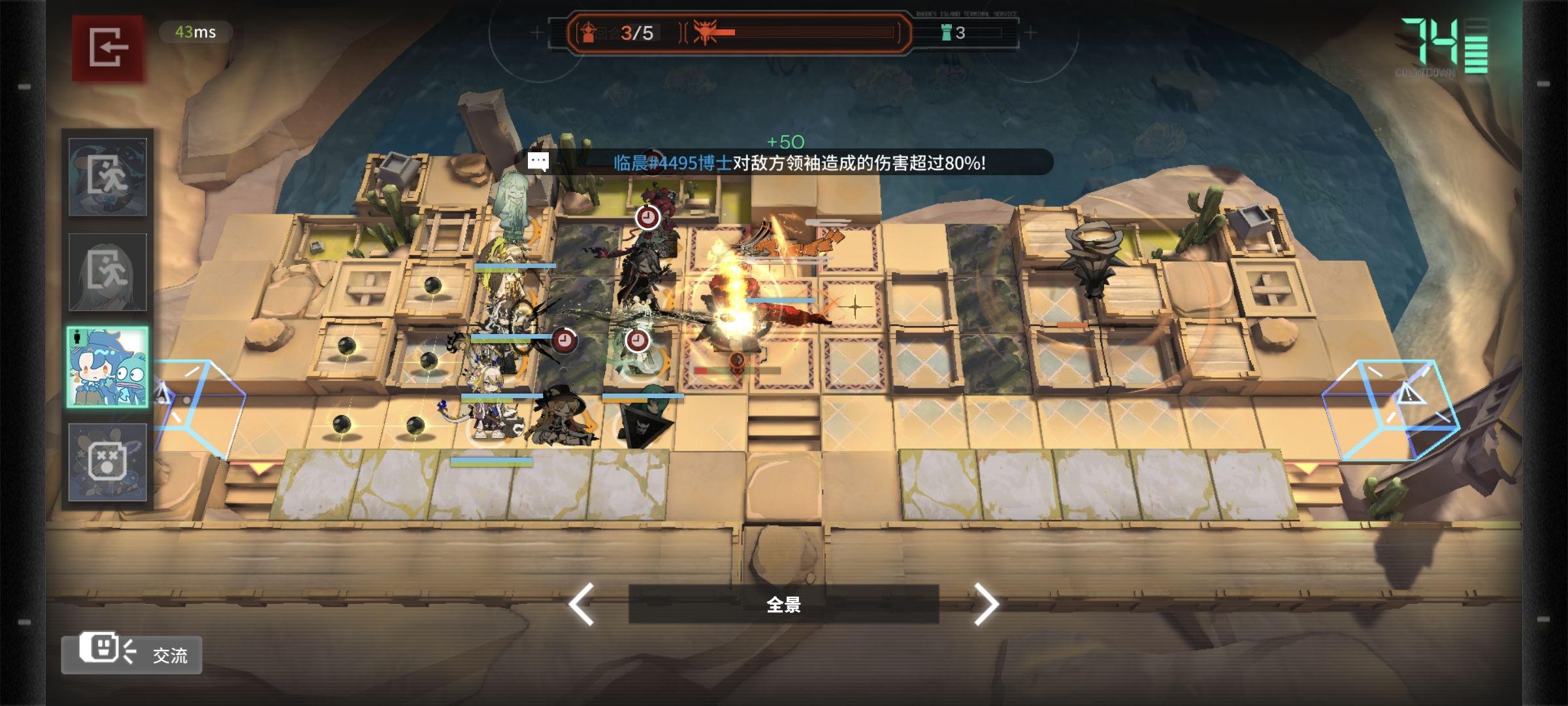Select the 全景 panorama view label

pyautogui.click(x=783, y=604)
